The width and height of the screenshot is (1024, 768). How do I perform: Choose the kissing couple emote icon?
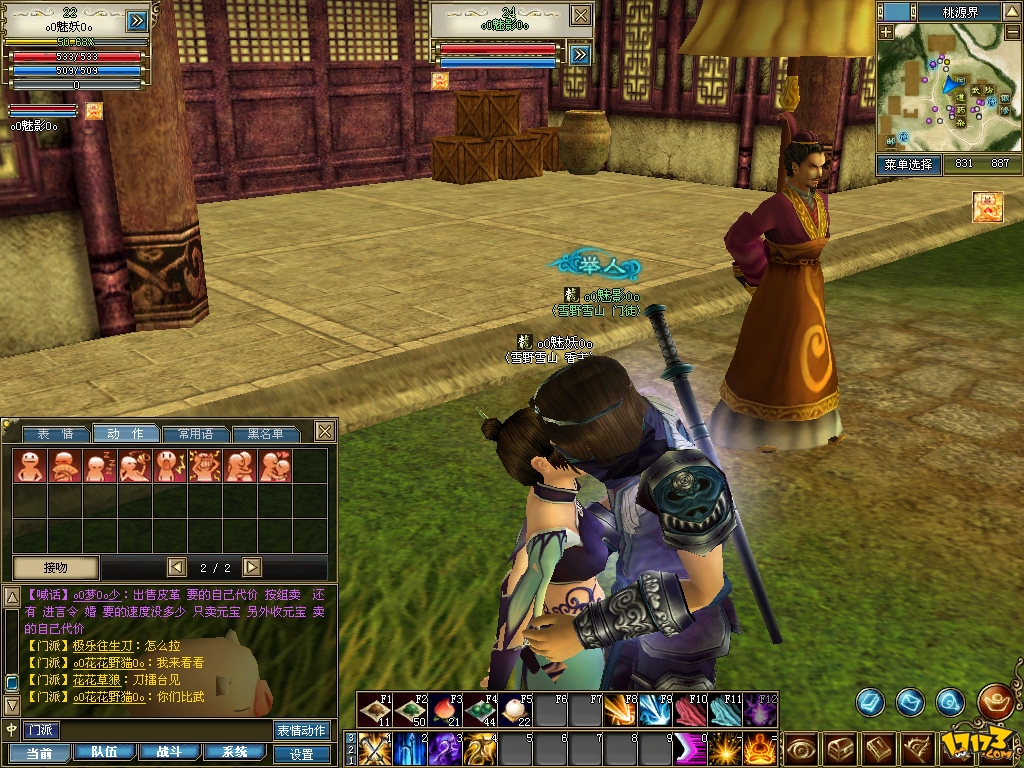point(275,466)
